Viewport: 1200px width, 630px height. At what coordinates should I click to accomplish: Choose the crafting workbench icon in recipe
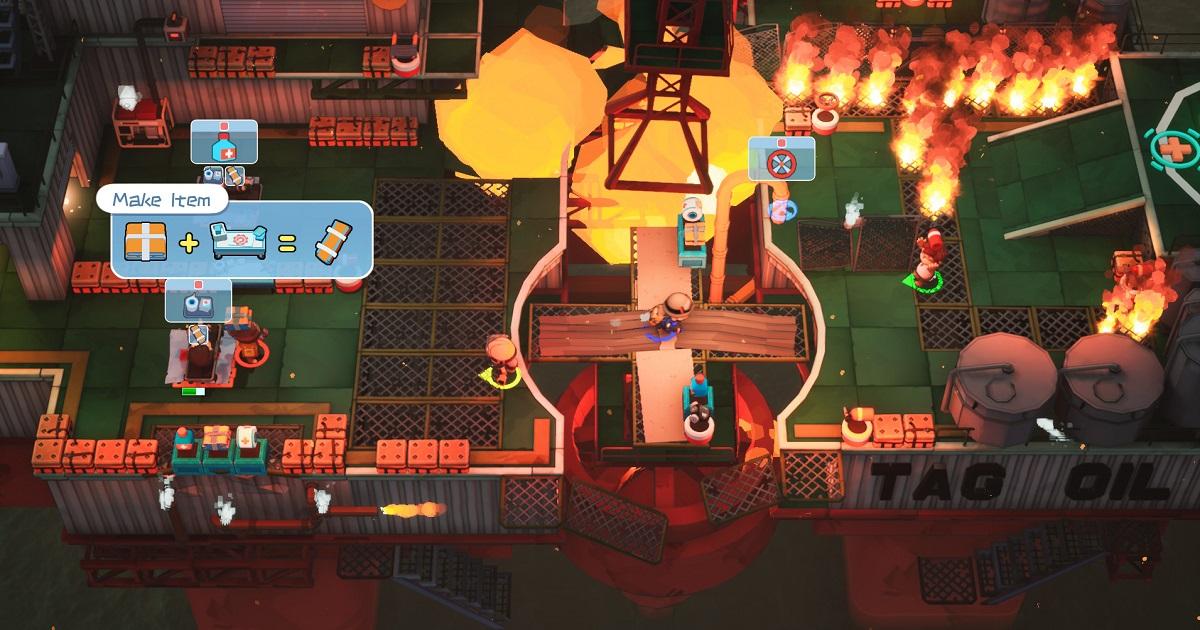(238, 241)
